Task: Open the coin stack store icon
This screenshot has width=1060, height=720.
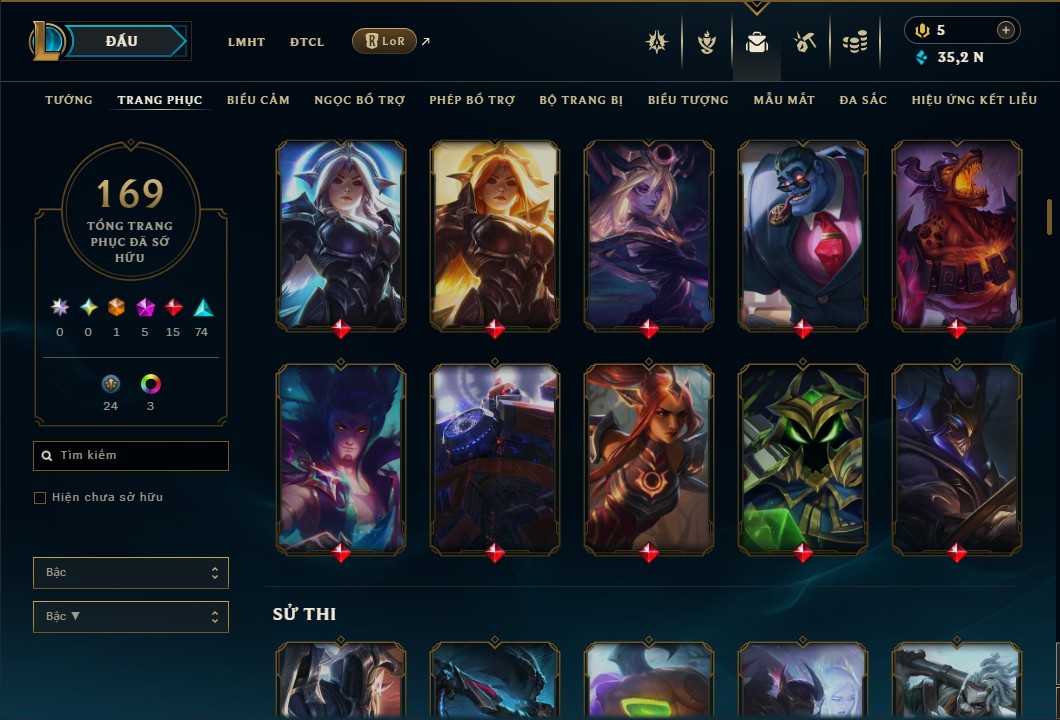Action: pos(854,42)
